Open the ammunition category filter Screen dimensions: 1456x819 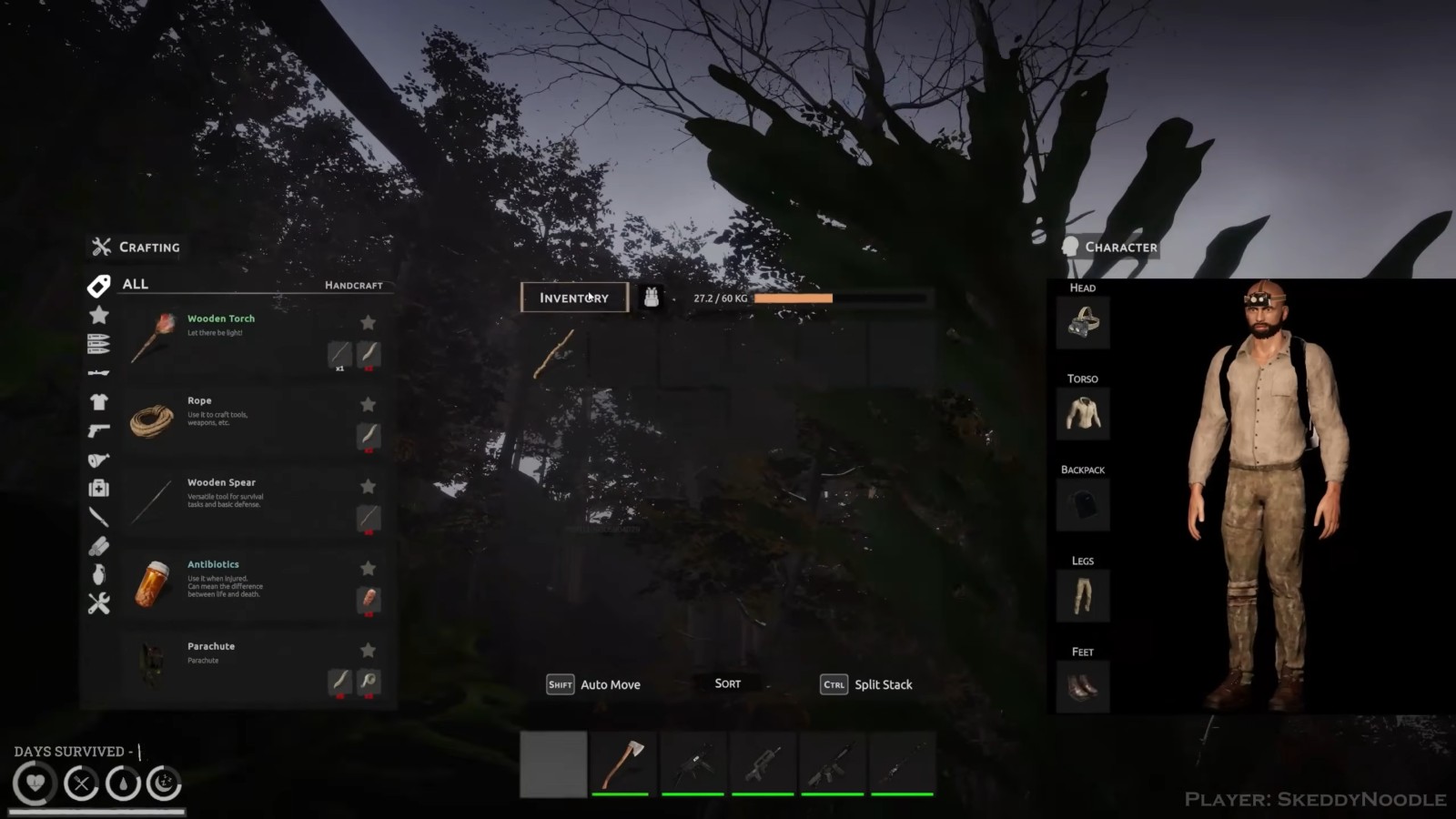pos(100,342)
